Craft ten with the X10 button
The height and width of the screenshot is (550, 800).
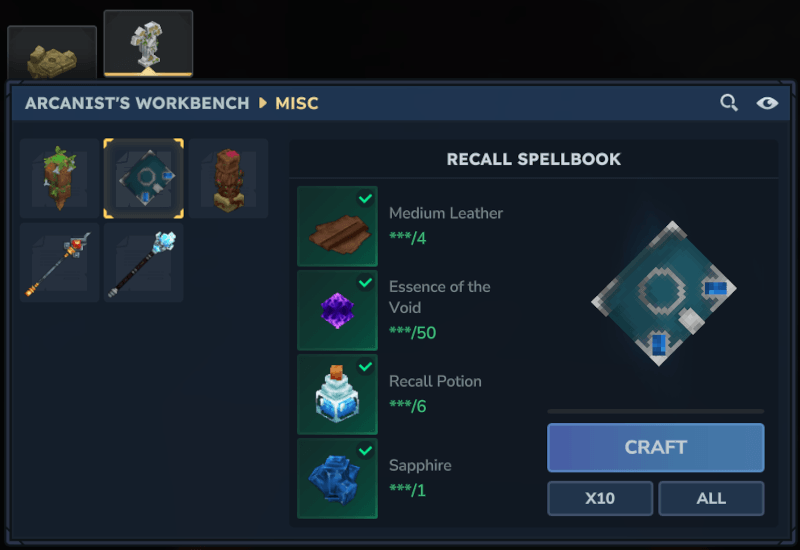(x=600, y=498)
